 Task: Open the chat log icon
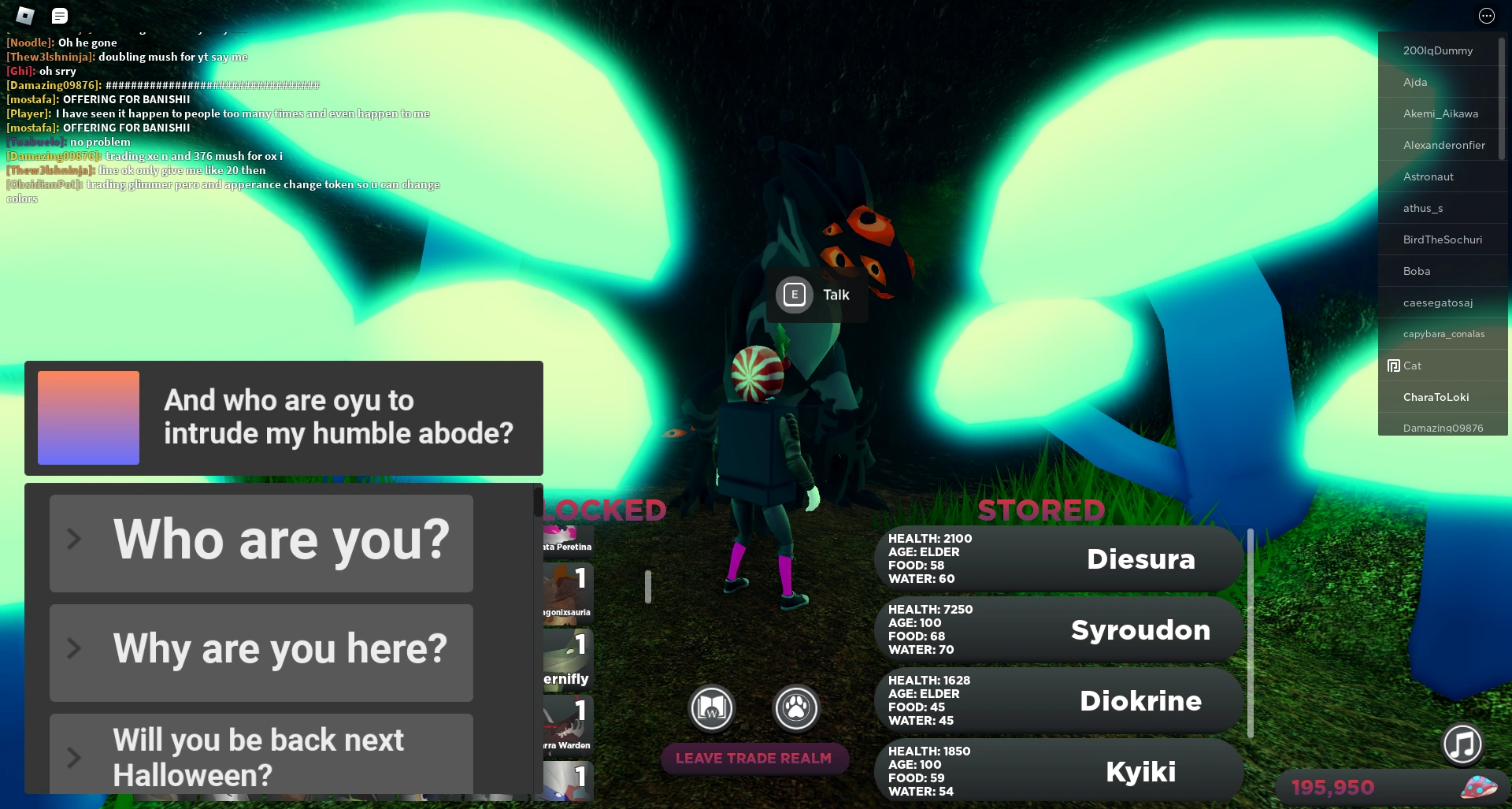59,15
